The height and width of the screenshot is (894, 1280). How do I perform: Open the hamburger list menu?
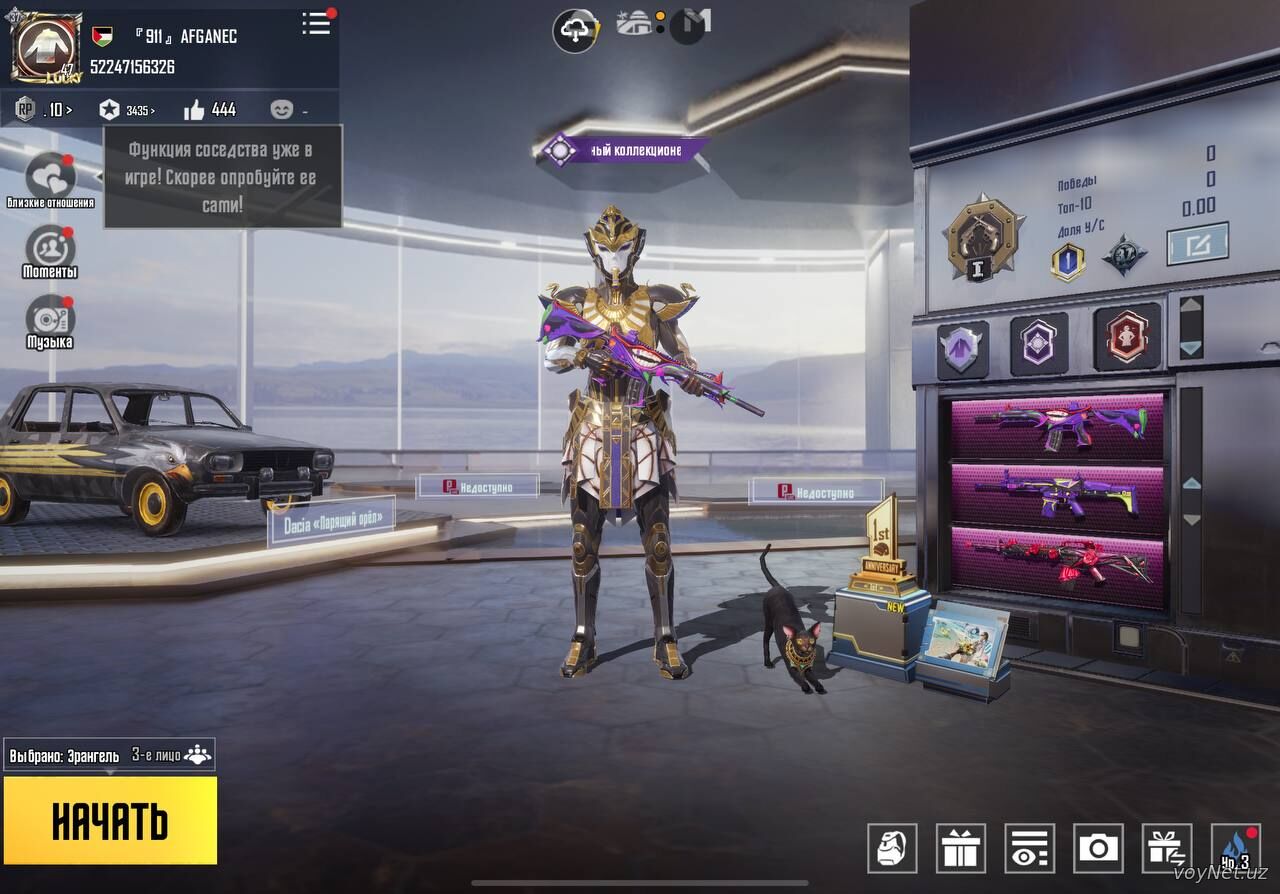pyautogui.click(x=316, y=24)
